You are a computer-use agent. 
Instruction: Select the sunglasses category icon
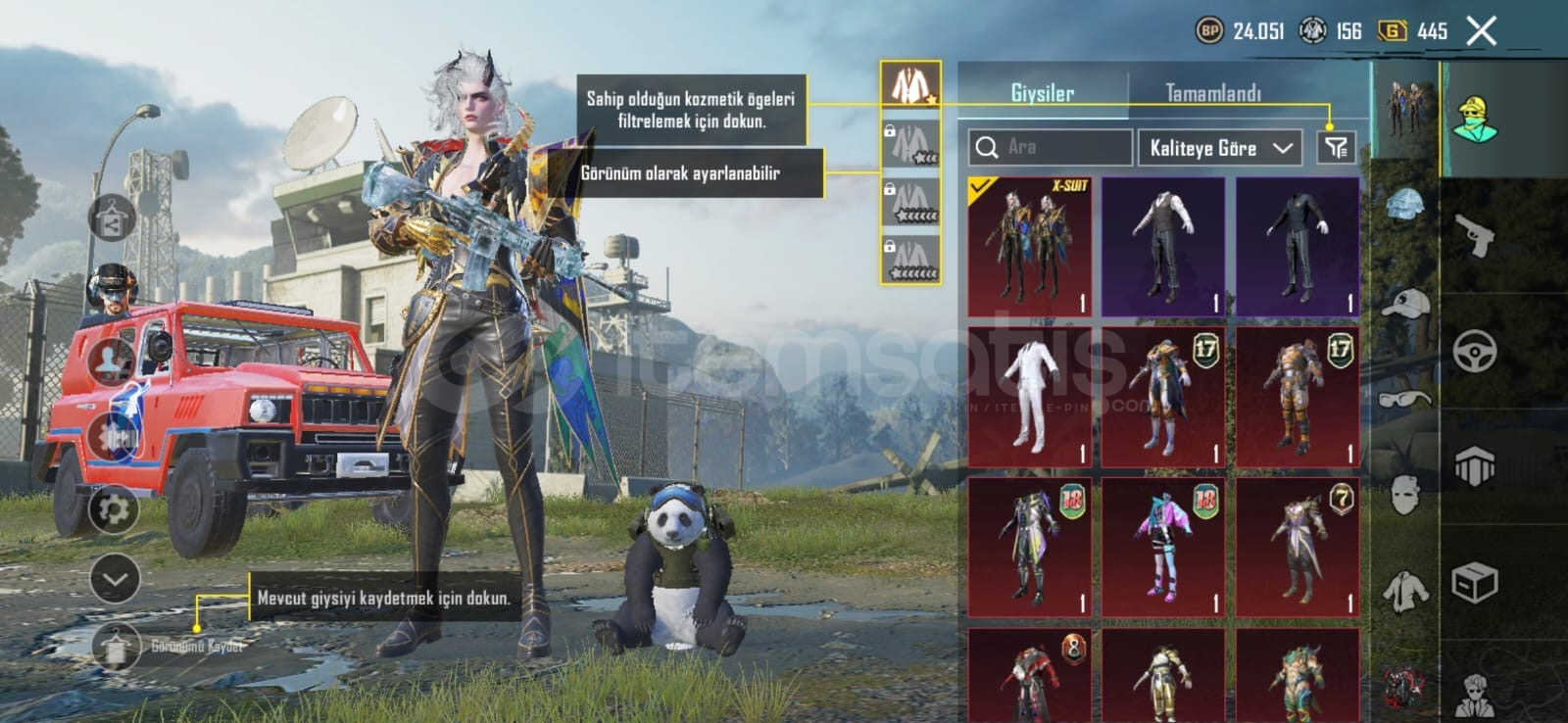click(x=1405, y=398)
